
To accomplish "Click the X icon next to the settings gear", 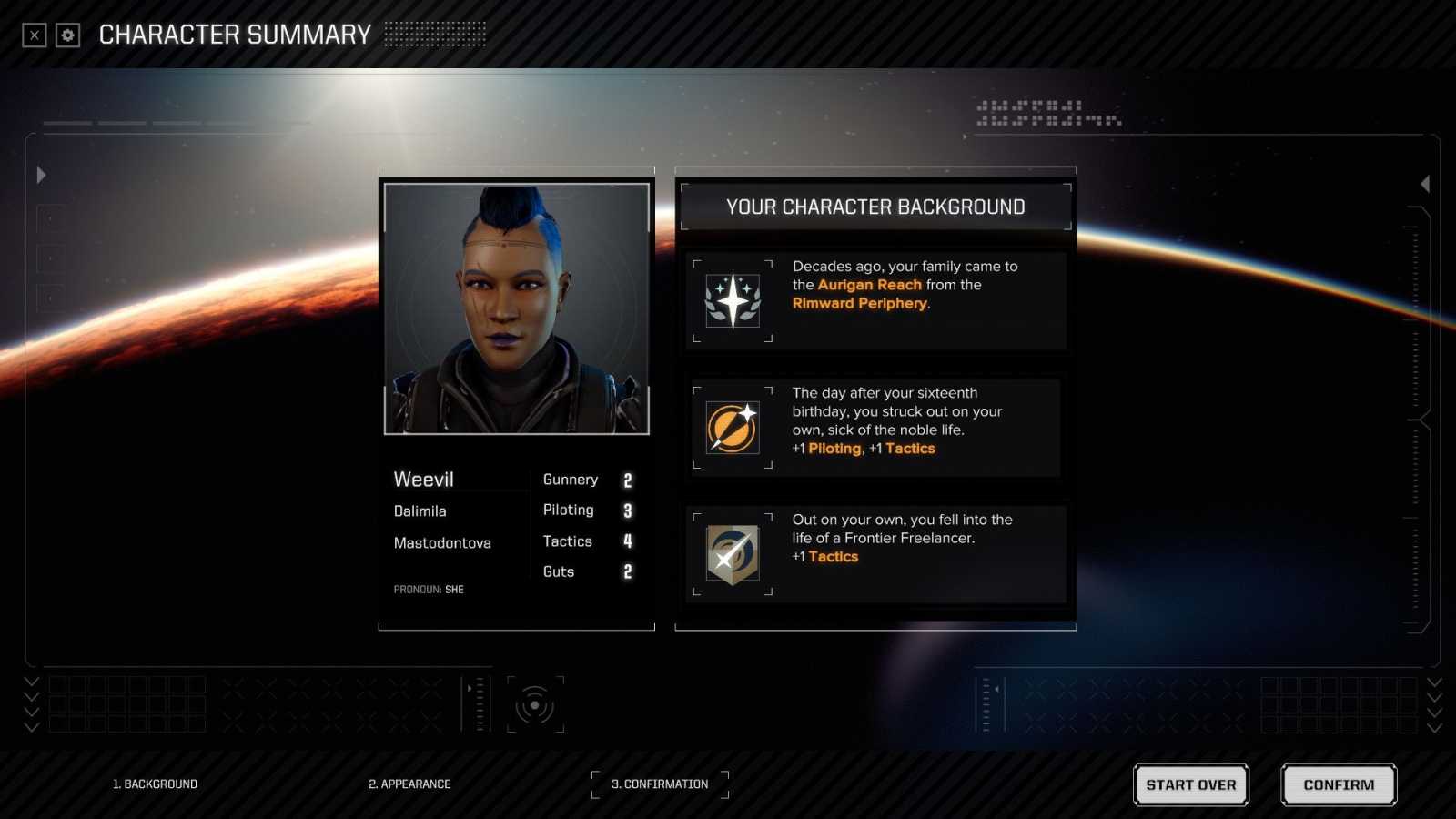I will pos(34,35).
